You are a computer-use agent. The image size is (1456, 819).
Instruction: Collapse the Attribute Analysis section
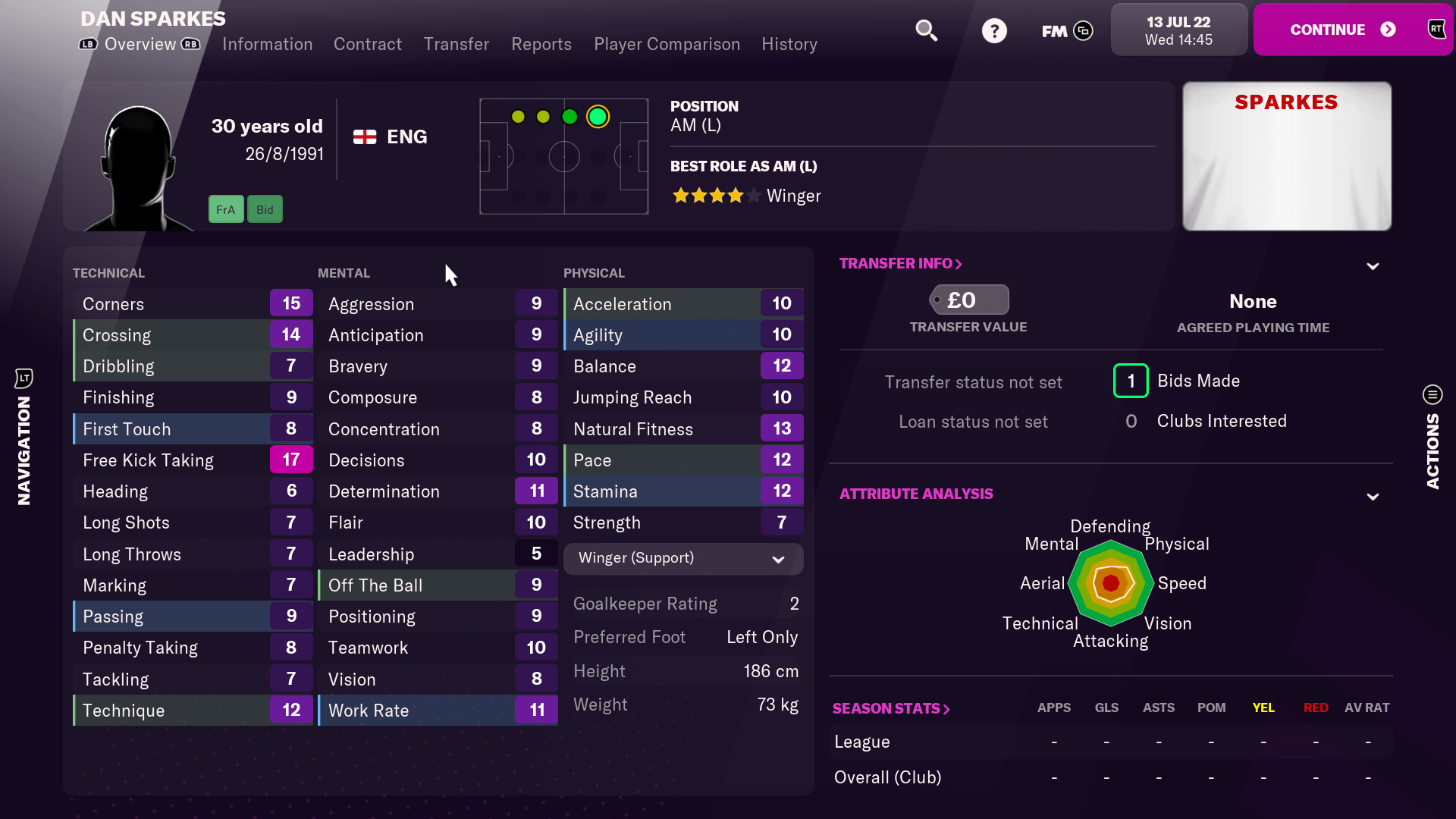(x=1374, y=497)
